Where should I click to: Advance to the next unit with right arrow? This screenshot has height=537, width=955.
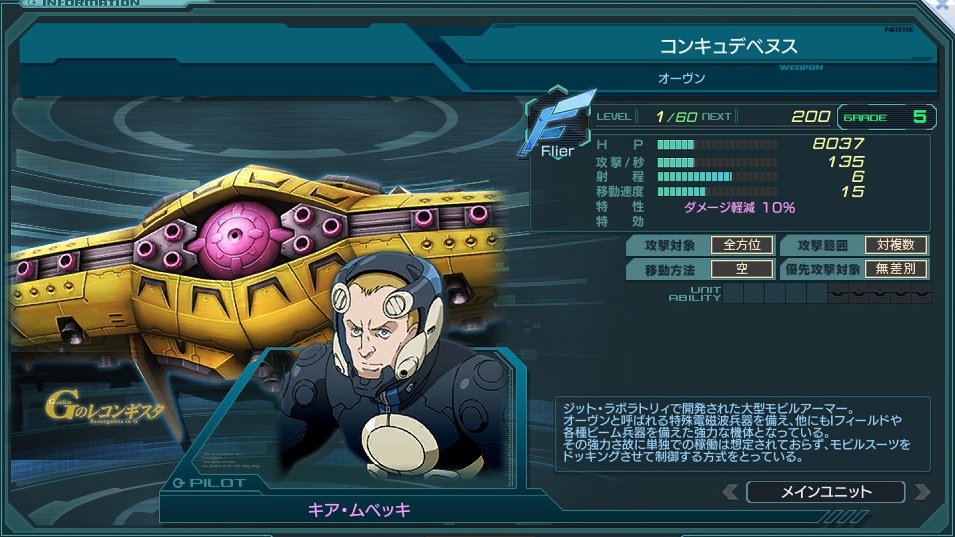coord(920,492)
